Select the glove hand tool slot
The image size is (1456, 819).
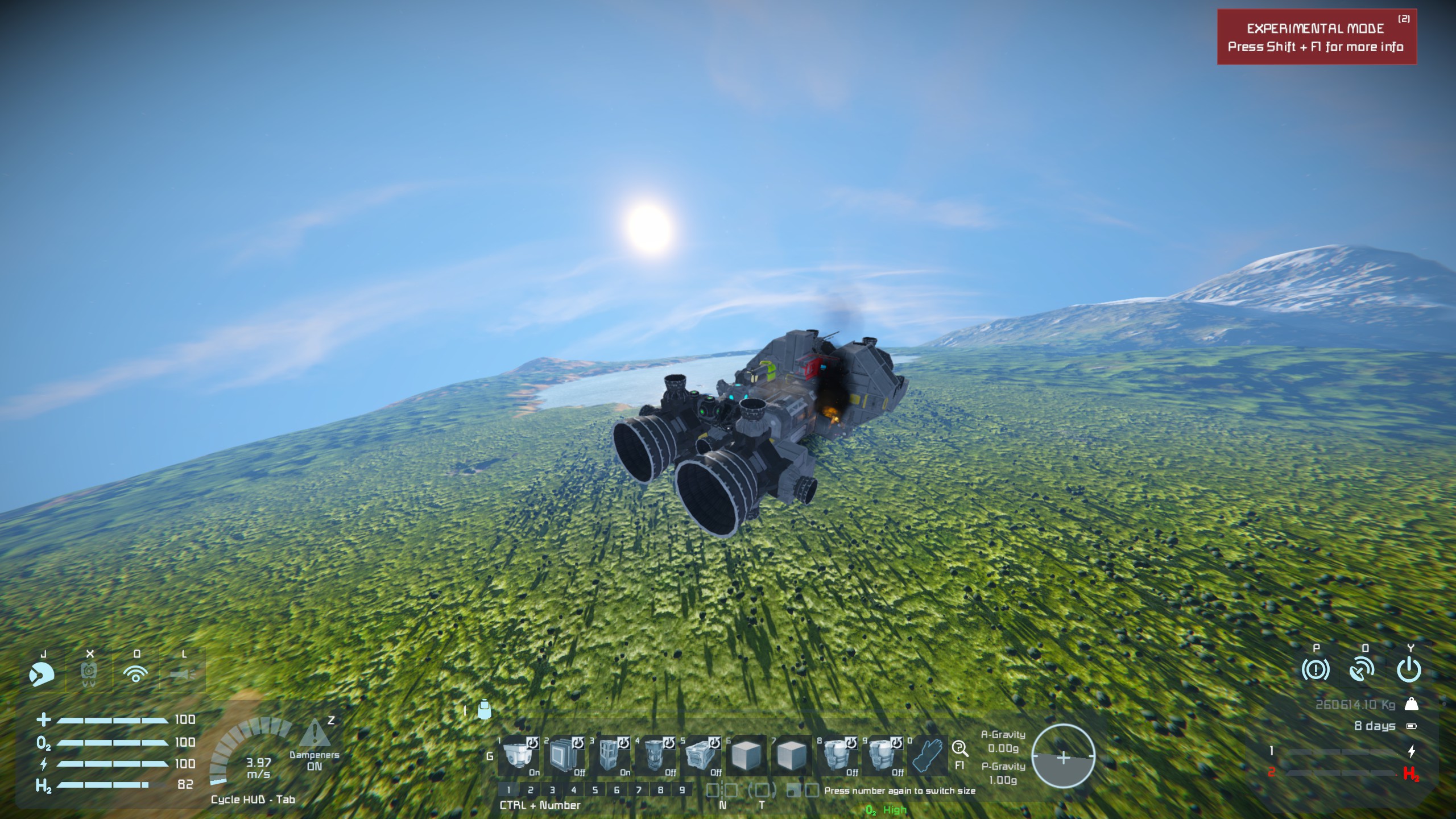(x=927, y=755)
